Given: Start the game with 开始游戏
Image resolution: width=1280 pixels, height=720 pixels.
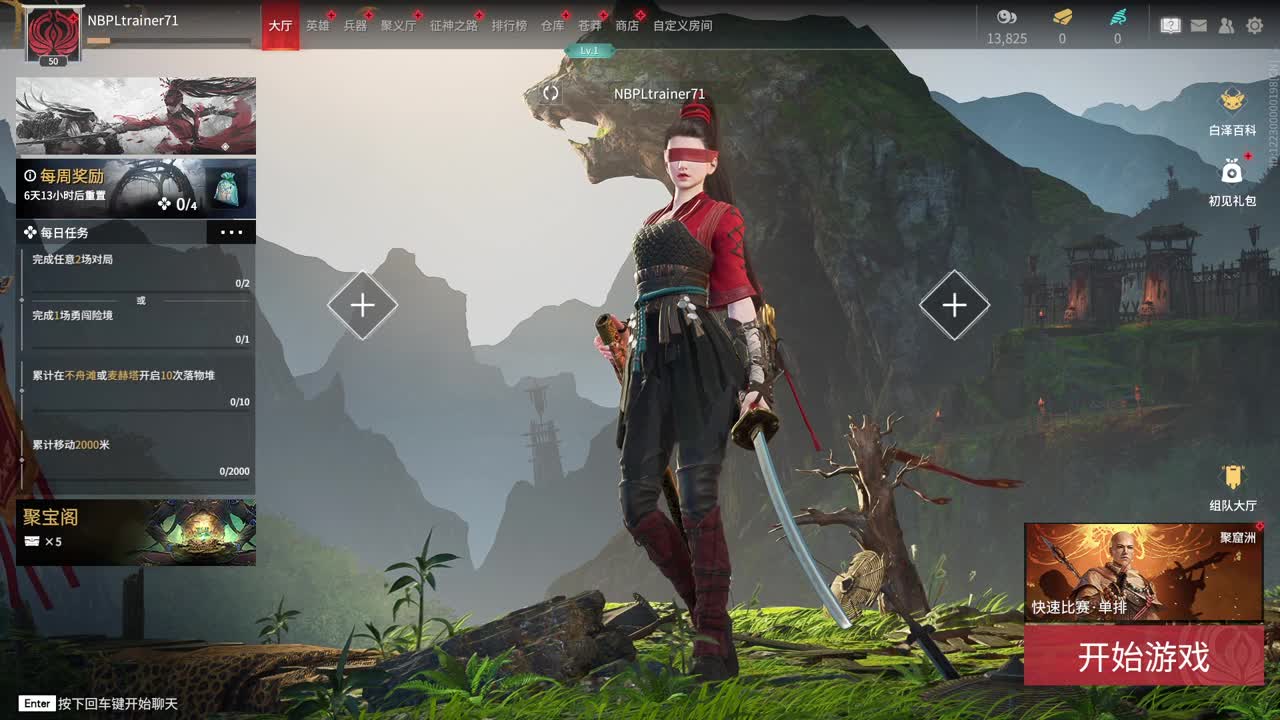Looking at the screenshot, I should point(1143,656).
